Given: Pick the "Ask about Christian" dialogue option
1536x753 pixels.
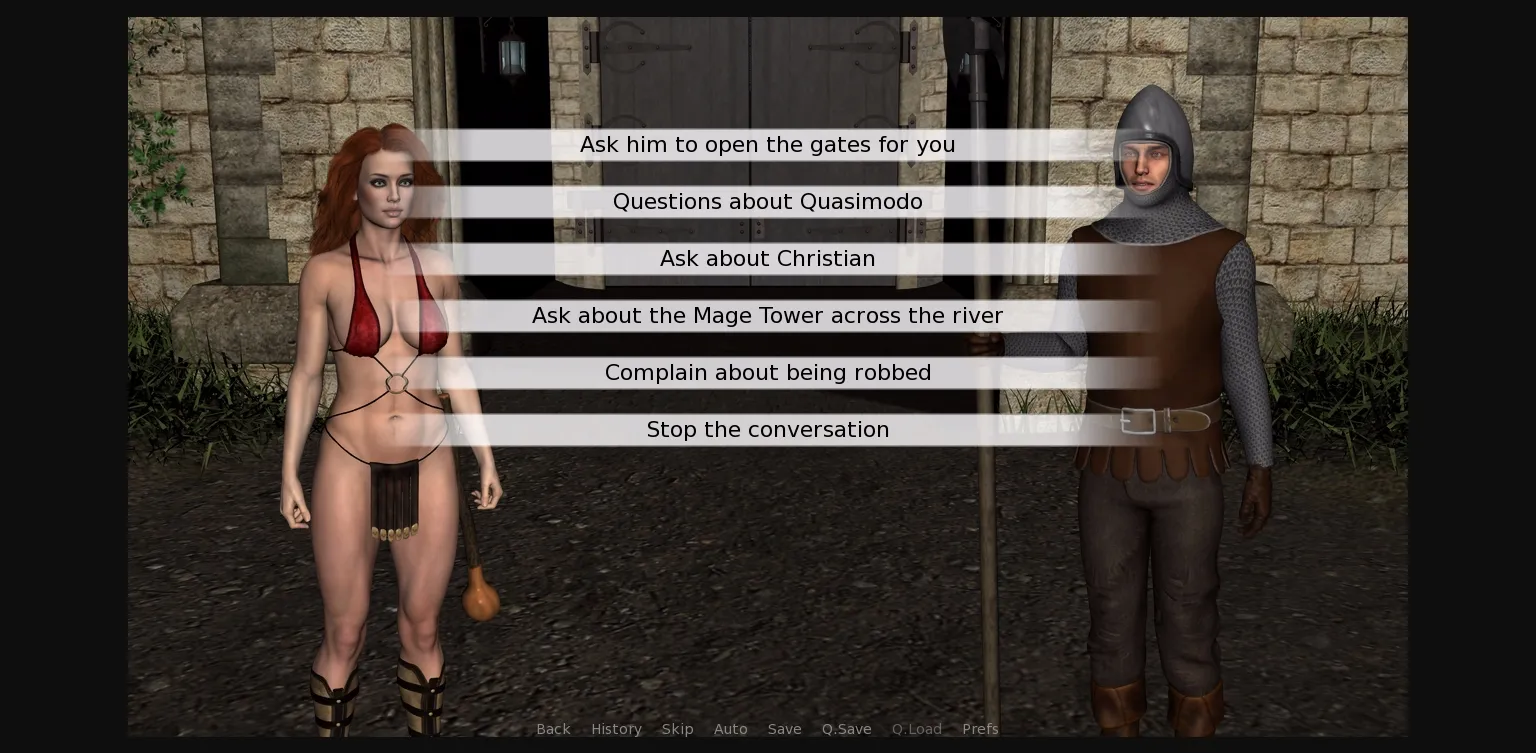Looking at the screenshot, I should pos(768,259).
